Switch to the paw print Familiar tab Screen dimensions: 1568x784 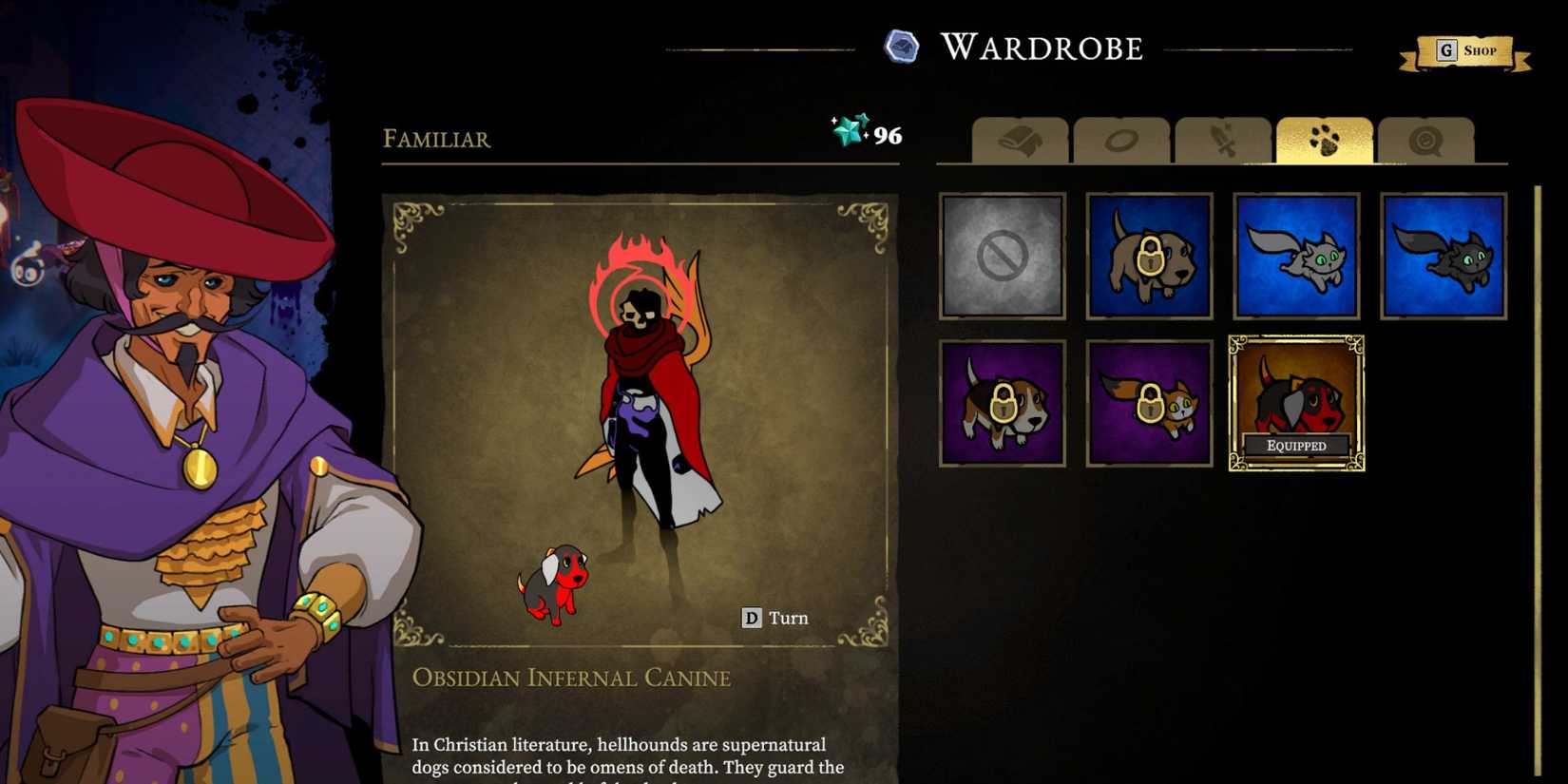point(1324,142)
